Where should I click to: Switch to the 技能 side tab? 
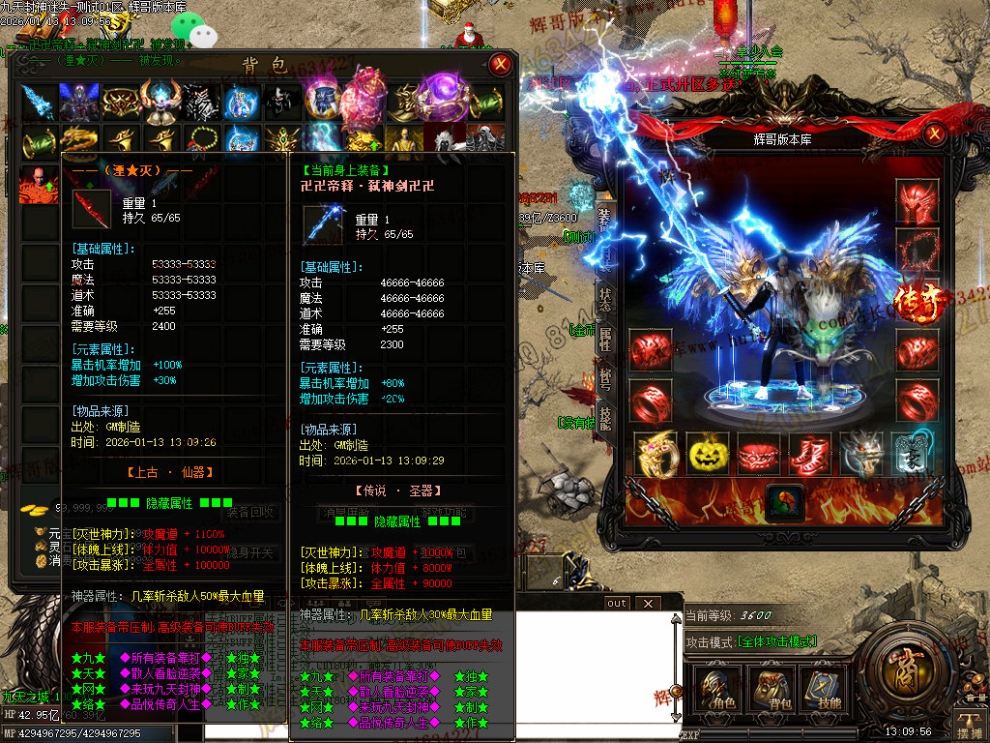[606, 416]
